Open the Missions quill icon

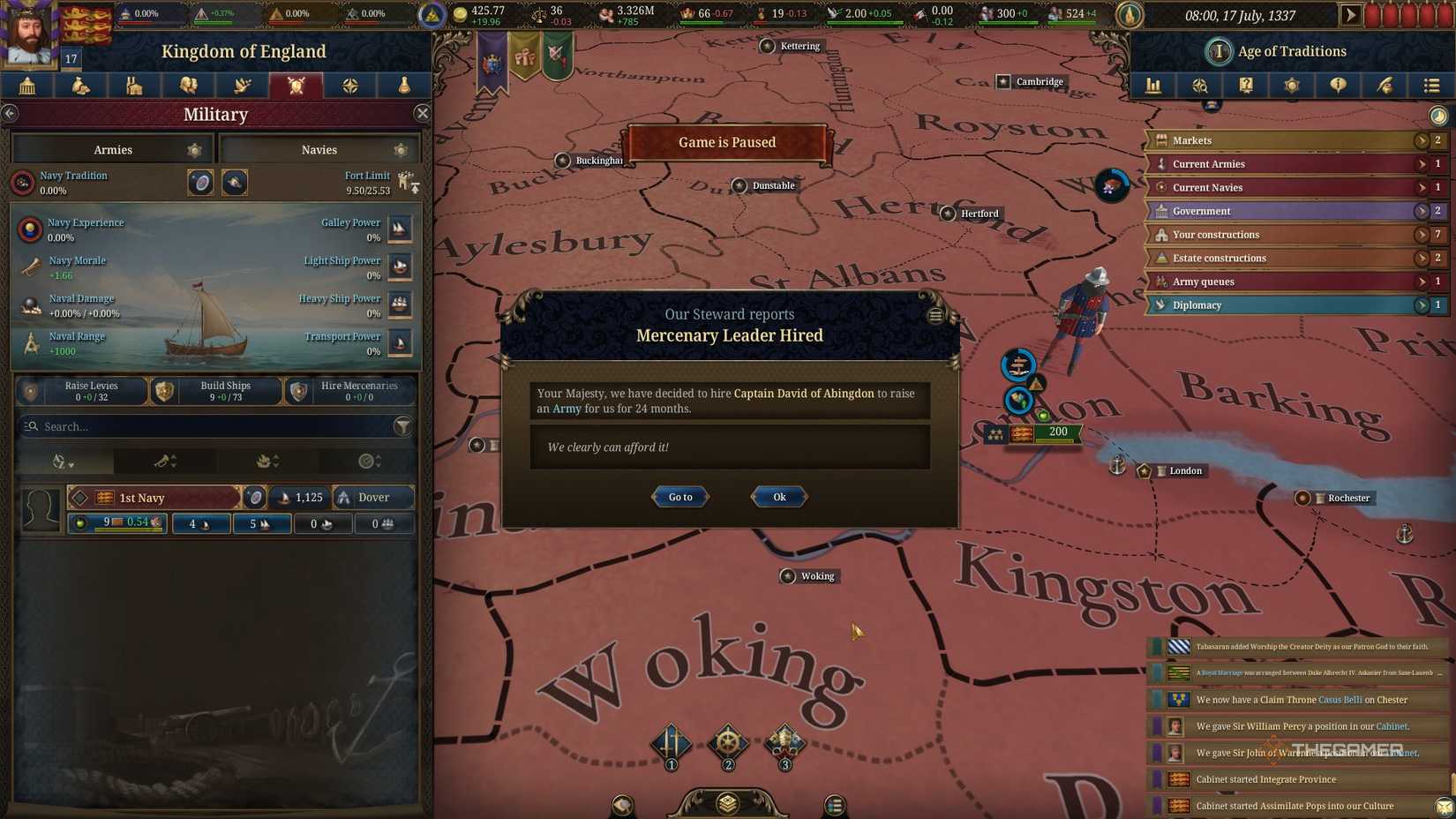tap(1385, 86)
